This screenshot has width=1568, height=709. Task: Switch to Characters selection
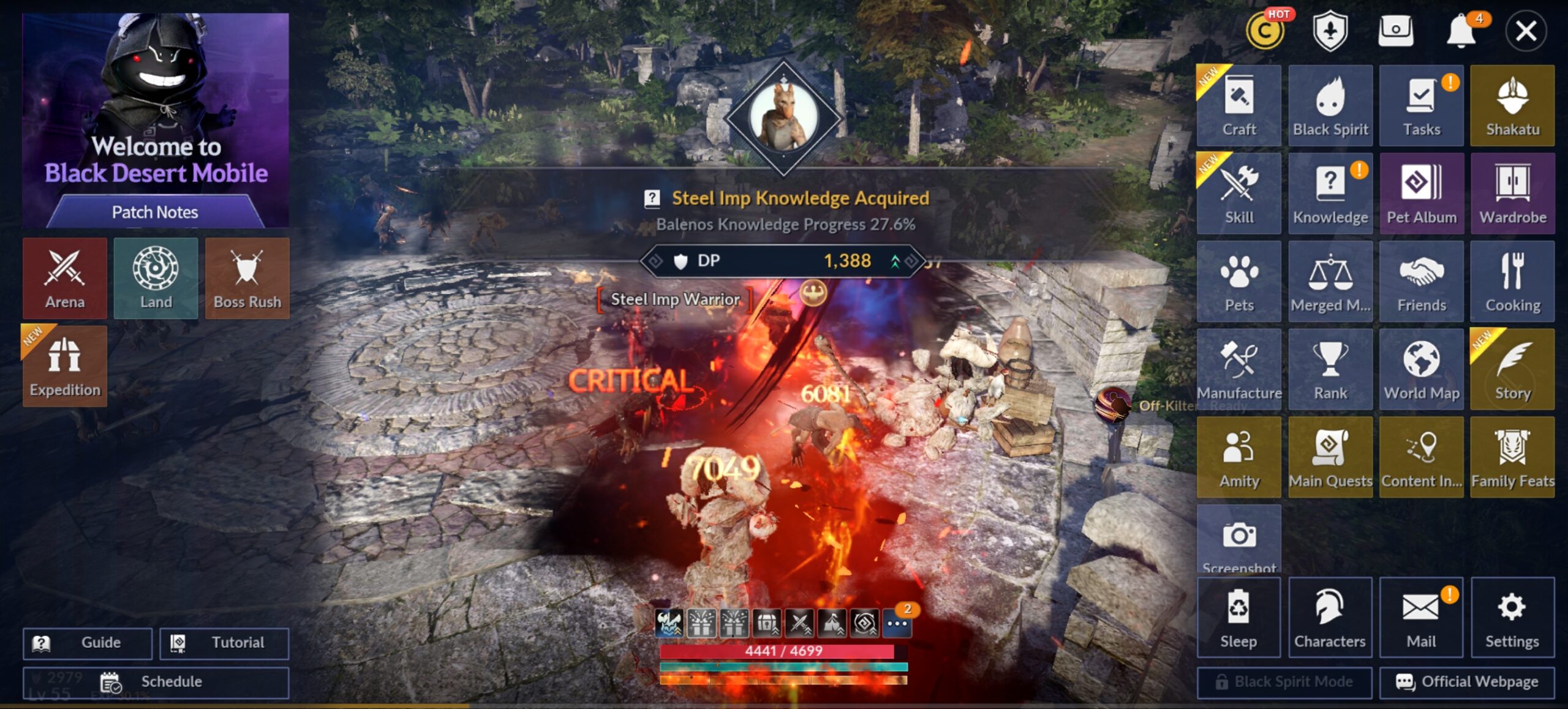(1330, 617)
